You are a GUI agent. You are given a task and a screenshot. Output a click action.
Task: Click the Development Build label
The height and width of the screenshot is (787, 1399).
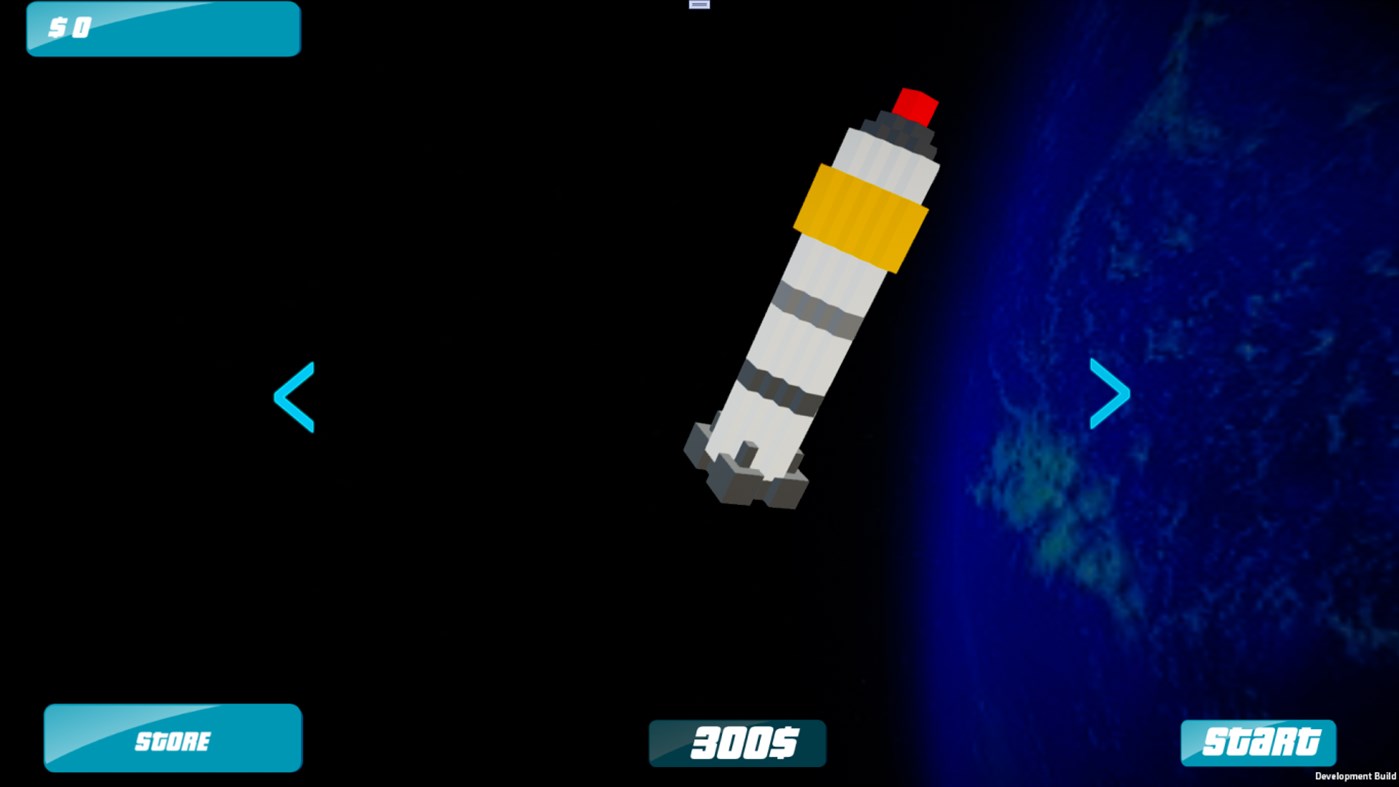pyautogui.click(x=1356, y=776)
